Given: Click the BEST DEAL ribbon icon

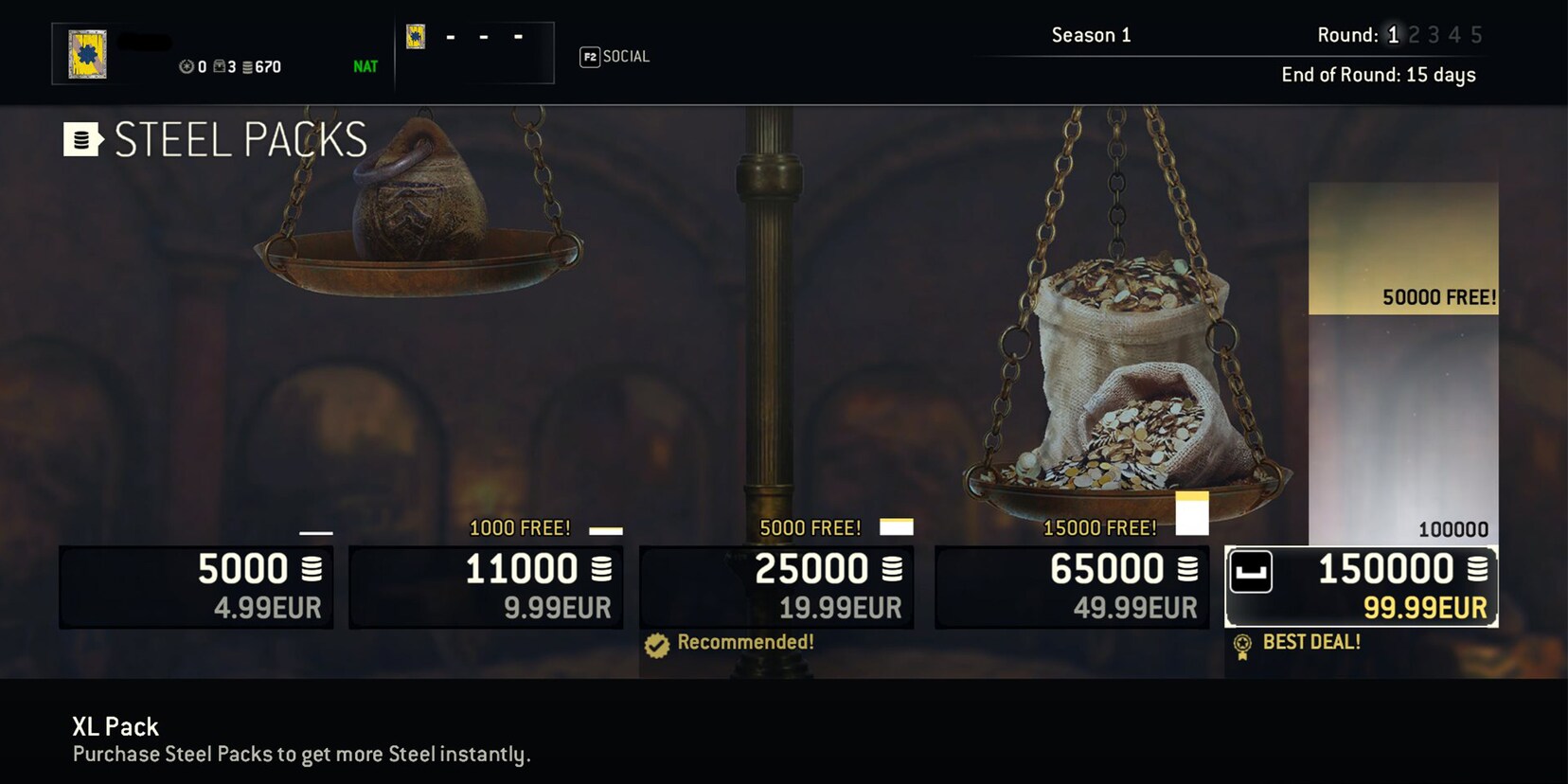Looking at the screenshot, I should (1241, 643).
